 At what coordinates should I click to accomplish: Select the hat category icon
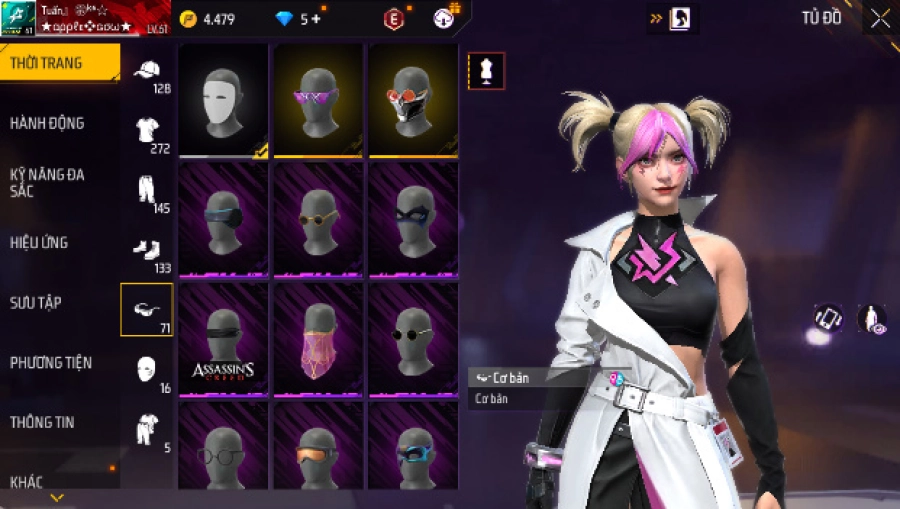point(147,70)
